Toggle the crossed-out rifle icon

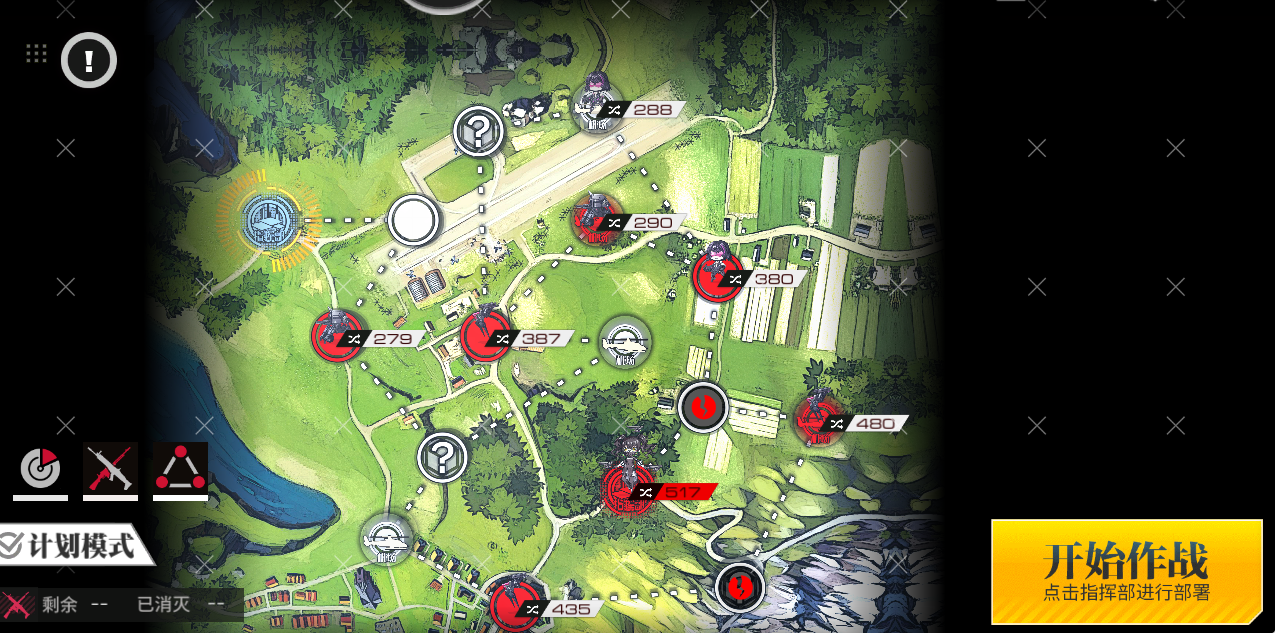pos(110,468)
